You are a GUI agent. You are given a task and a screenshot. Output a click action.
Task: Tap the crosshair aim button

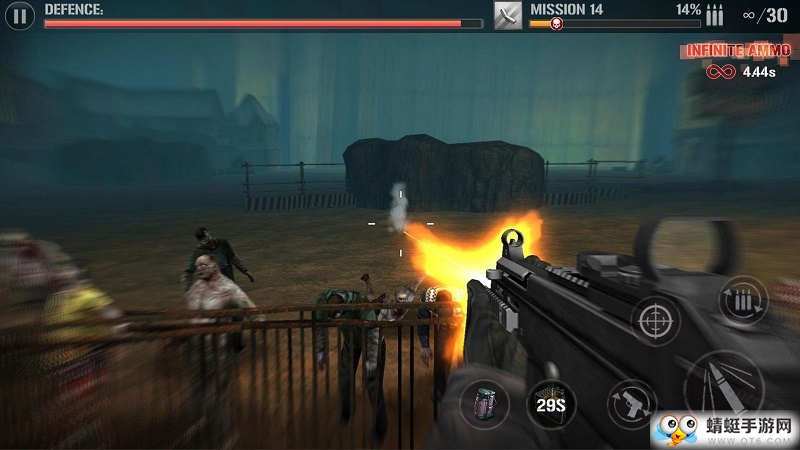(656, 322)
